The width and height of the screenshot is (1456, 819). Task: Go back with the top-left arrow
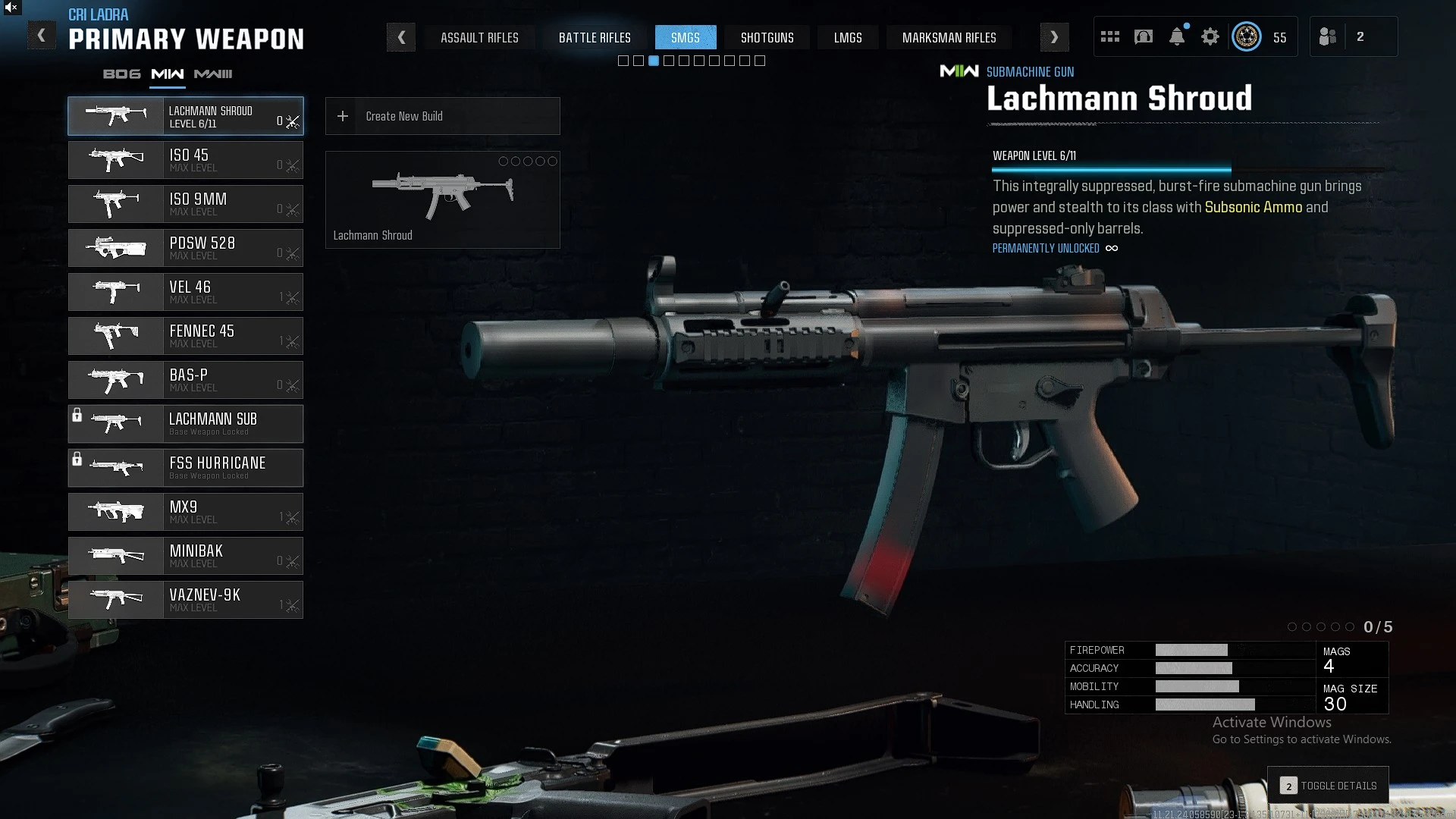pos(42,36)
